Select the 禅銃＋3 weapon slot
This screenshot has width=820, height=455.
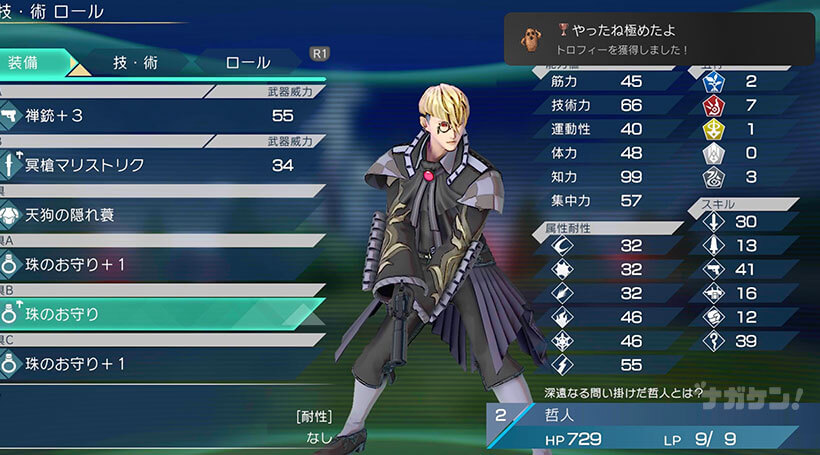click(160, 116)
